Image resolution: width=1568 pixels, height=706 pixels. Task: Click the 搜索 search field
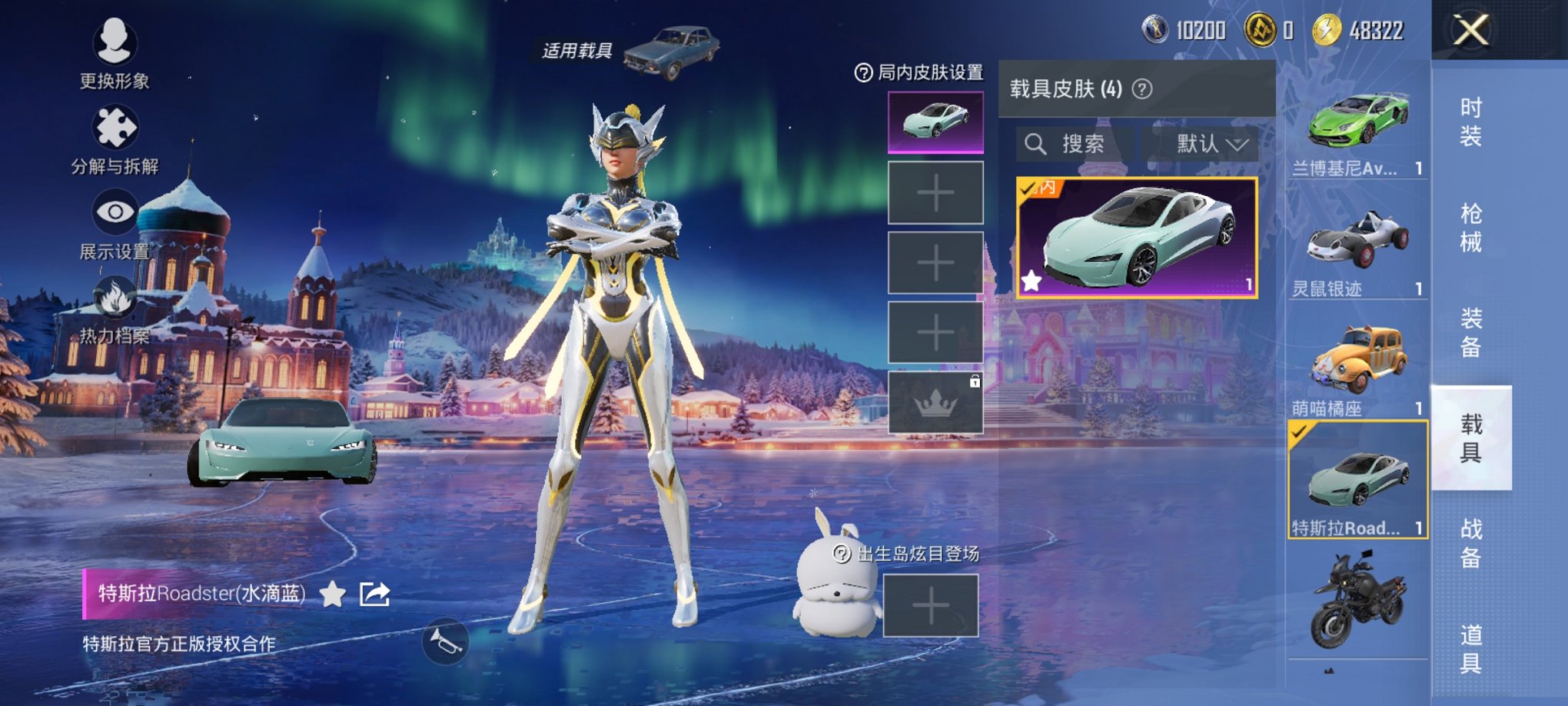[x=1076, y=144]
